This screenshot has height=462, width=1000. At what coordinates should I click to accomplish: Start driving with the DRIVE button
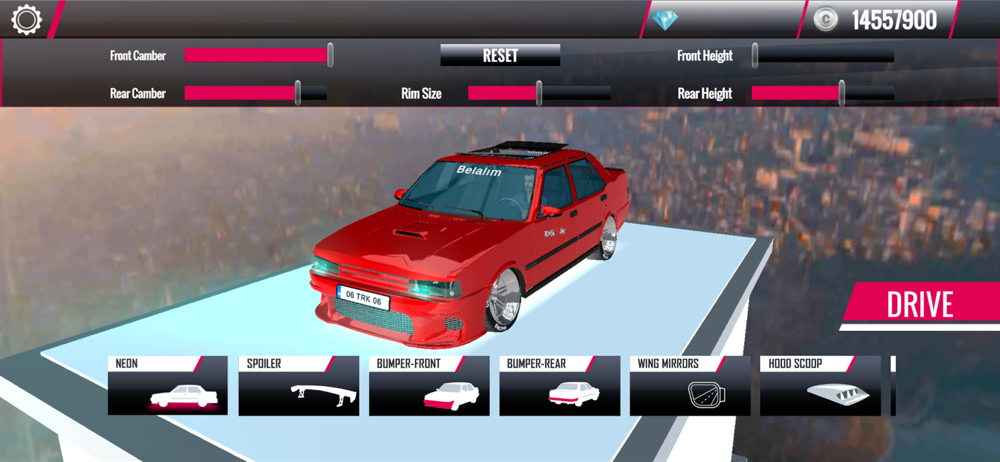click(920, 305)
